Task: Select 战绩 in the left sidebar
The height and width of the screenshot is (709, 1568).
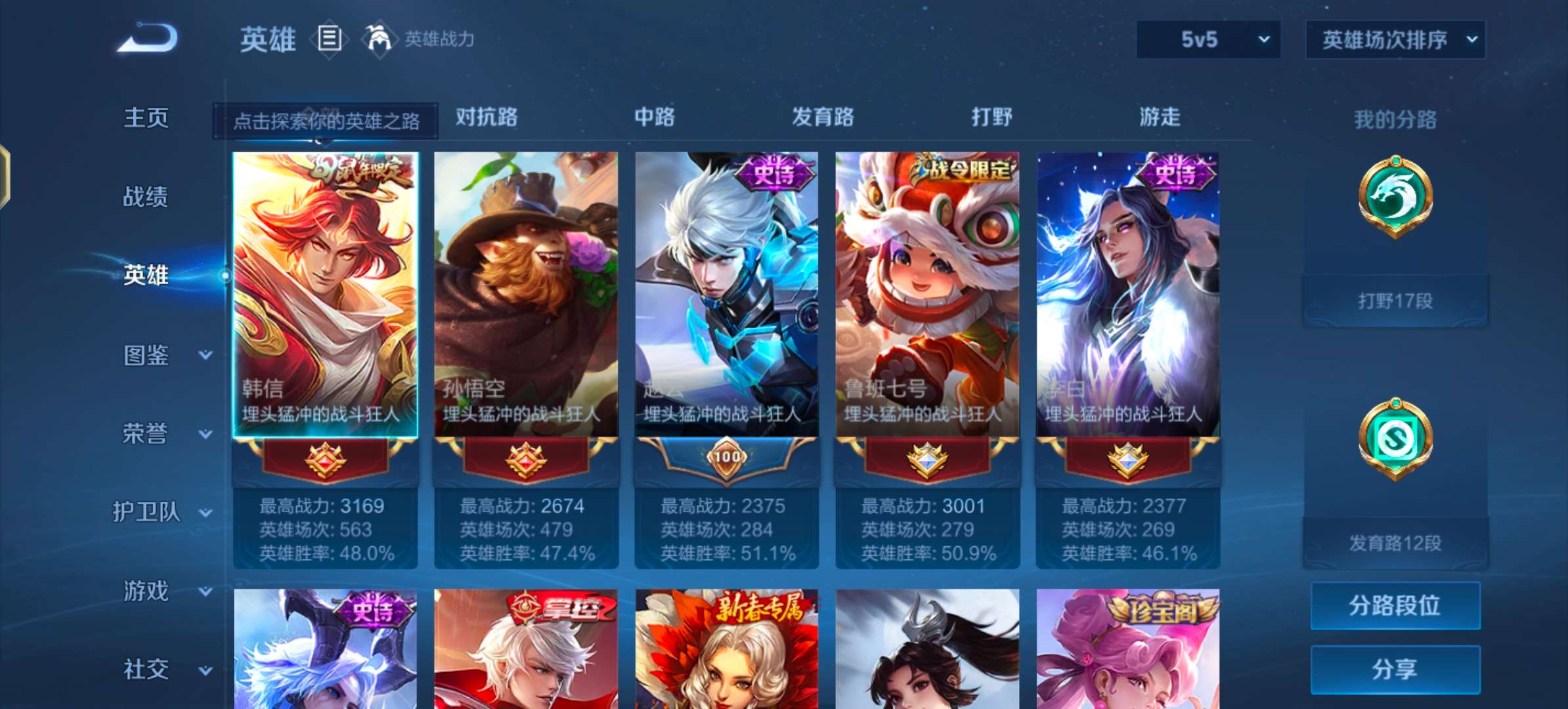Action: (x=146, y=197)
